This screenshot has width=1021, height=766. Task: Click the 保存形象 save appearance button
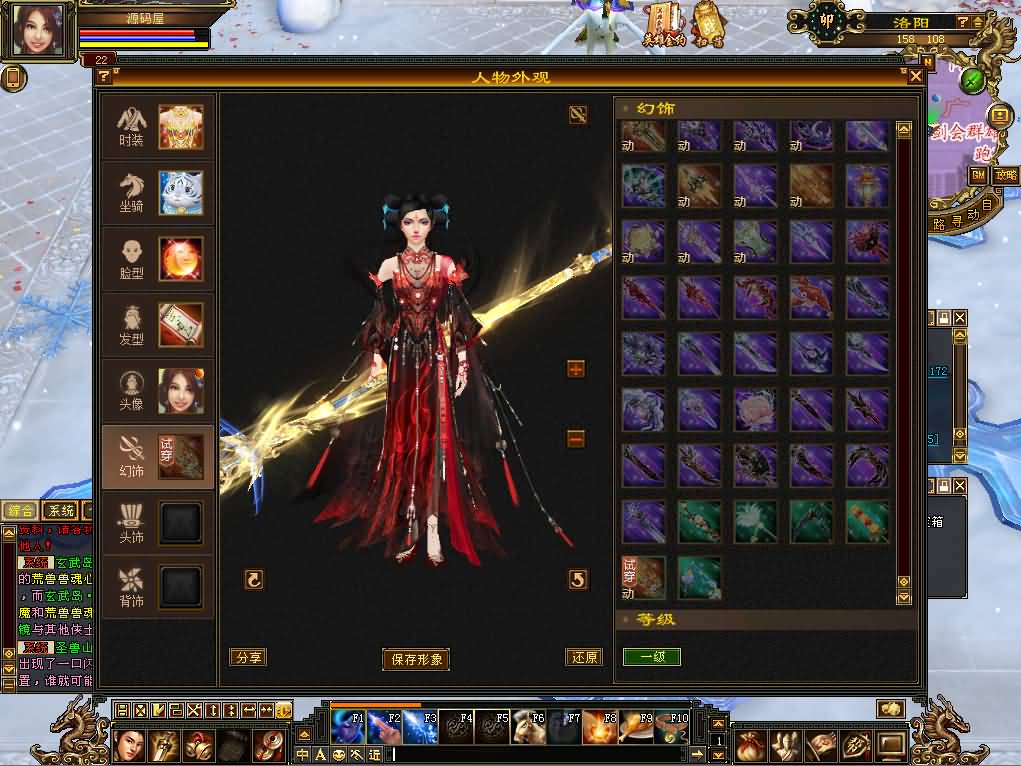(x=415, y=659)
